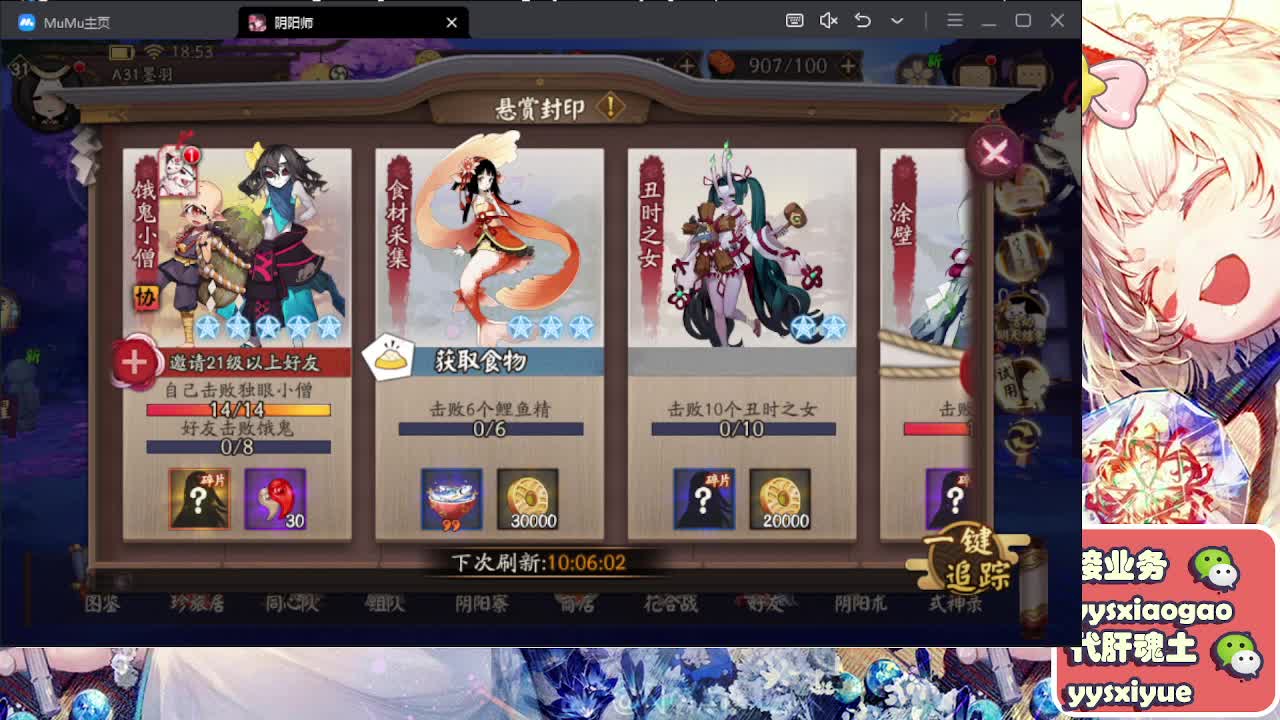Open the hamburger menu in the emulator titlebar
Viewport: 1280px width, 720px height.
955,20
